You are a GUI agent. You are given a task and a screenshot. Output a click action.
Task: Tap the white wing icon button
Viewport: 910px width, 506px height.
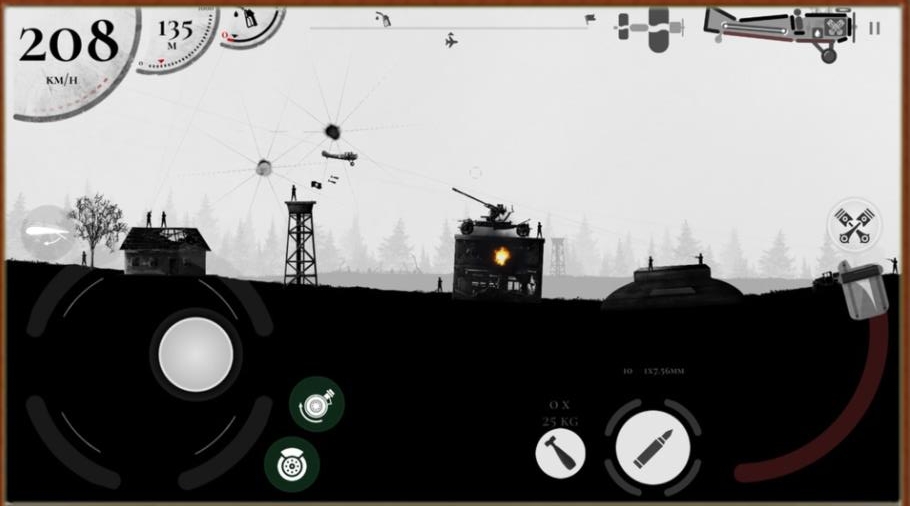(x=47, y=232)
